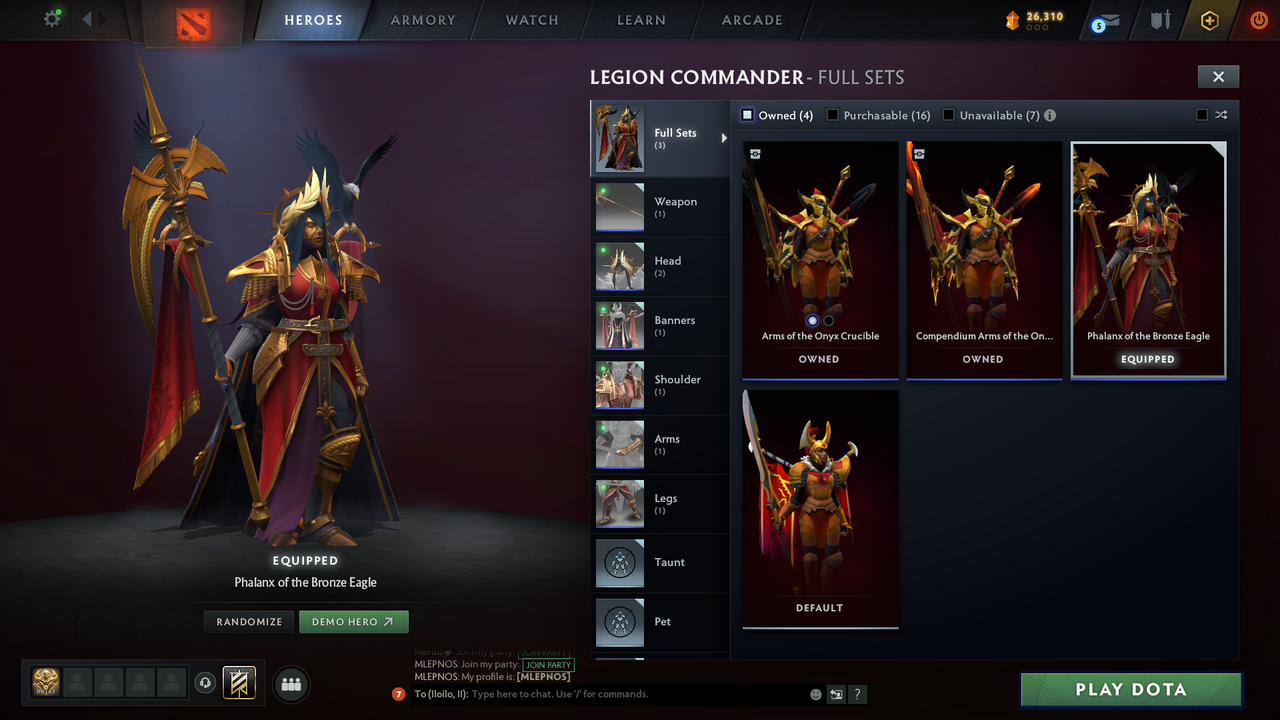Click the shuffle icon in the filter bar
Viewport: 1280px width, 720px height.
coord(1220,115)
